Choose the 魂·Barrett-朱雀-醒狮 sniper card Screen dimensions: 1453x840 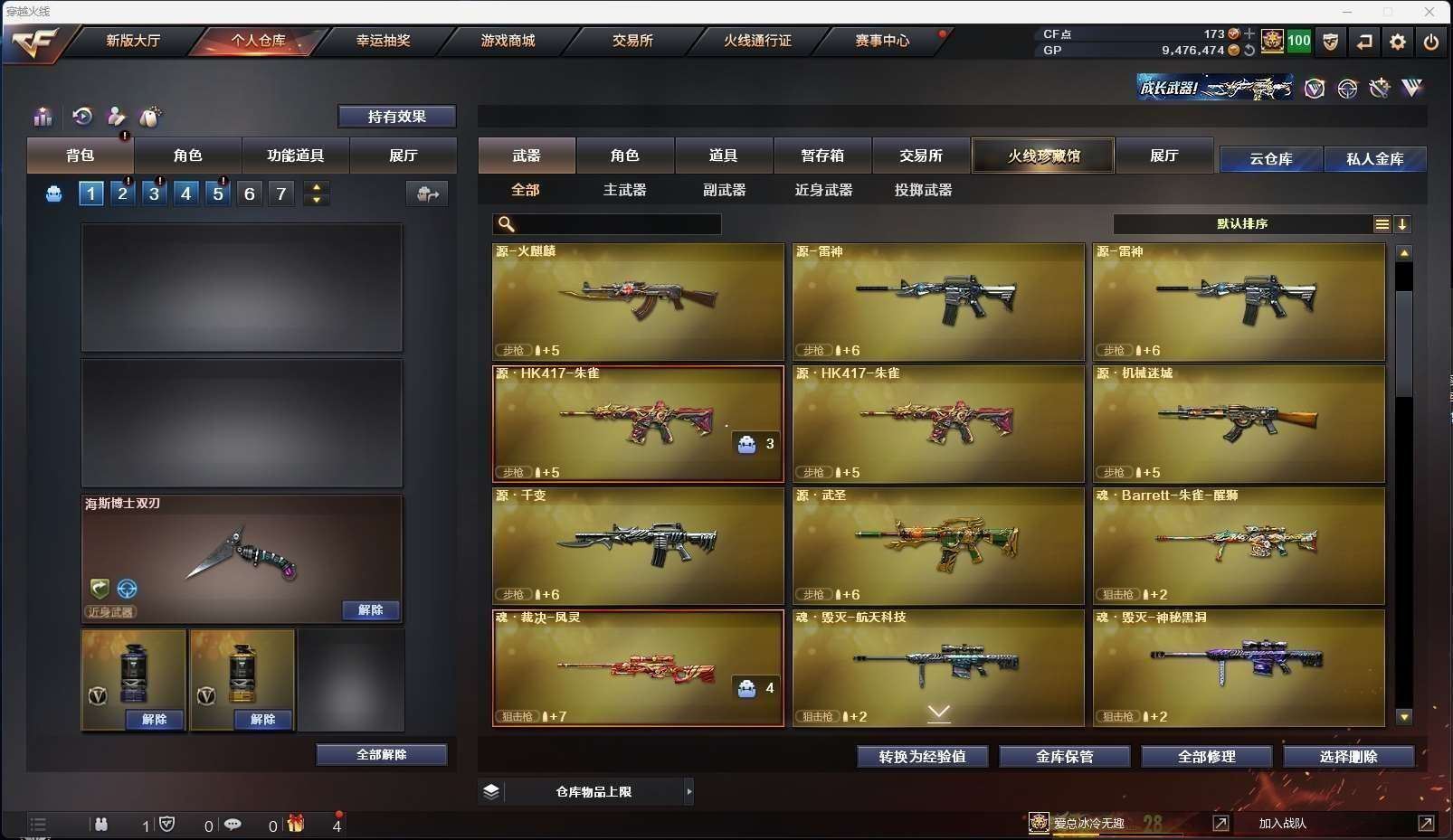1239,545
